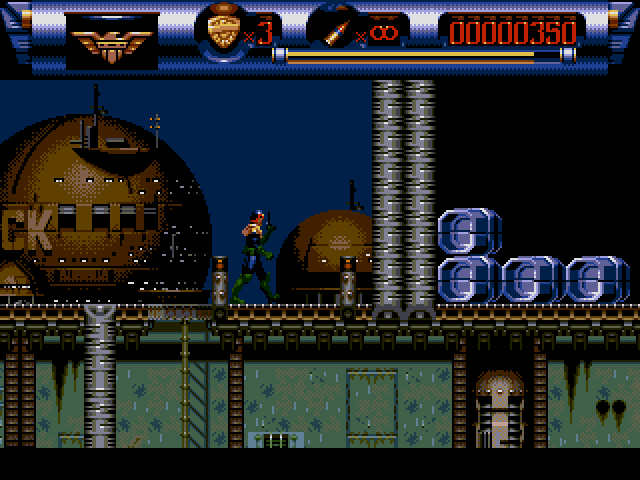Click the bullet ammo weapon icon

coord(332,30)
